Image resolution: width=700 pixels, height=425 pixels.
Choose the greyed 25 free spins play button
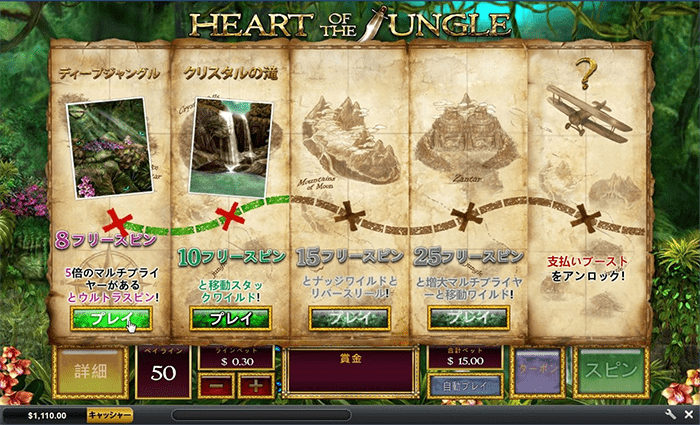point(467,318)
